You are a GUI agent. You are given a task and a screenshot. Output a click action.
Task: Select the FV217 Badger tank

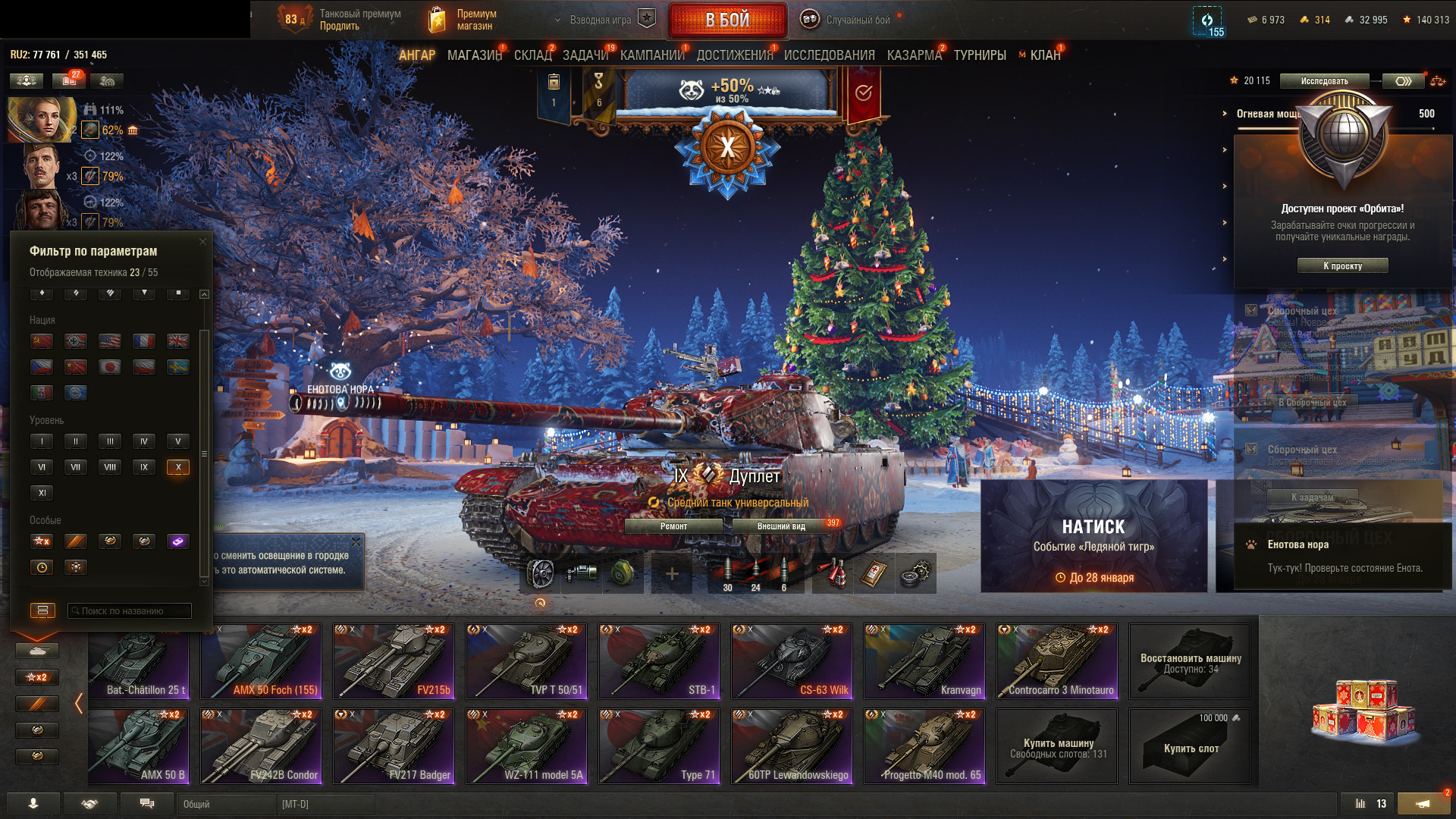(x=394, y=746)
